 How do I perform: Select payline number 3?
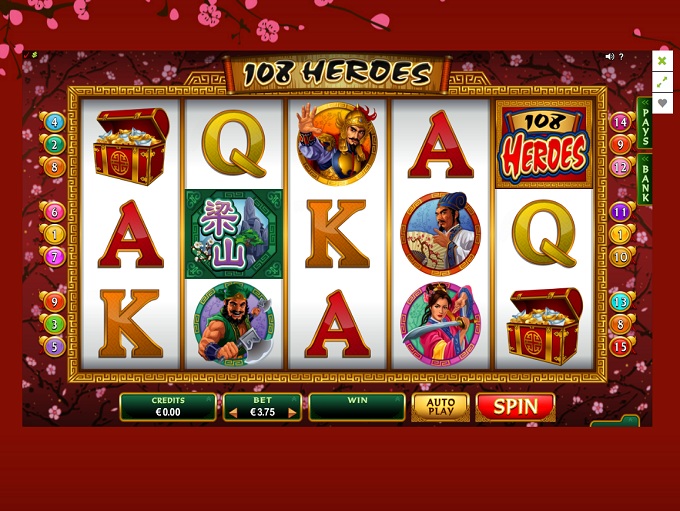click(54, 324)
